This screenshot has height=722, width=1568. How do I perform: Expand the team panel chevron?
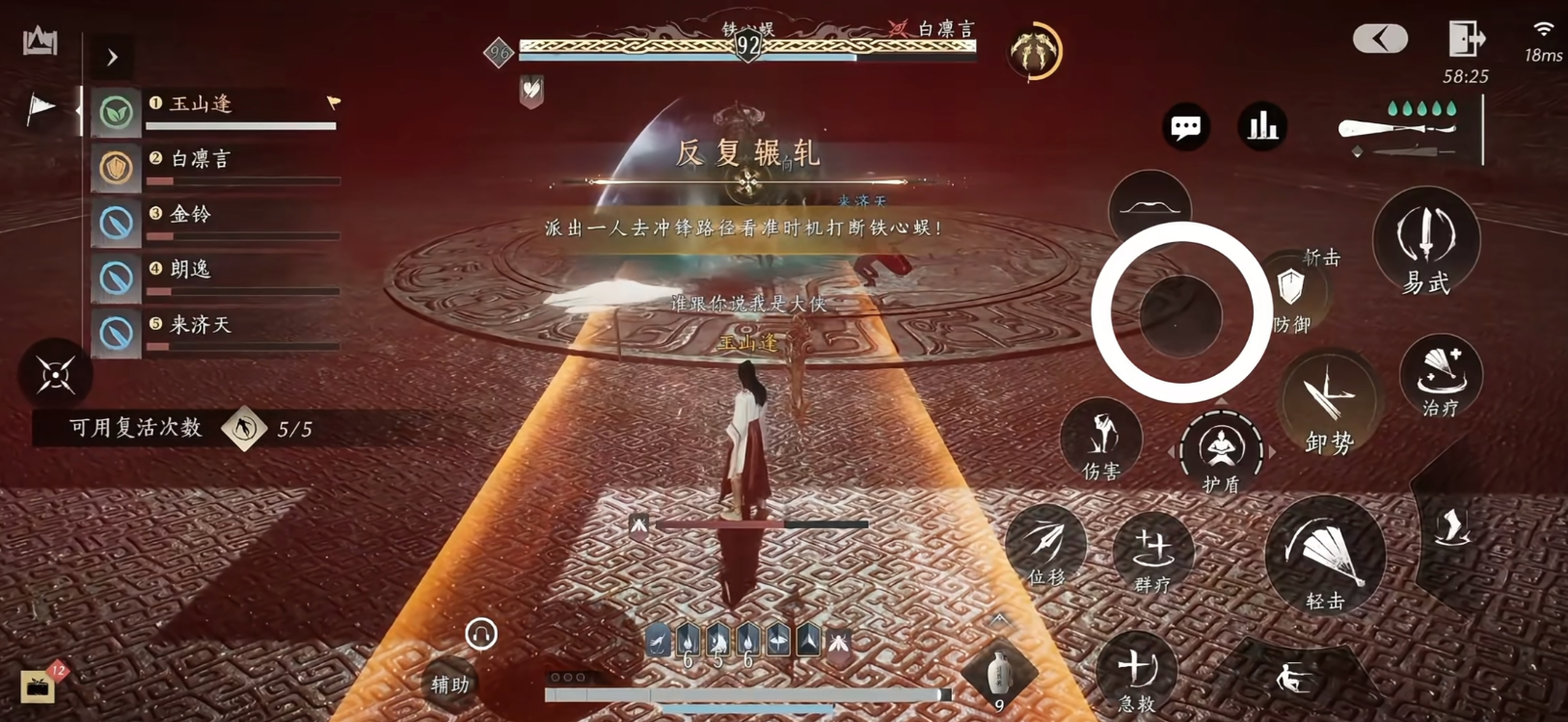pos(113,57)
